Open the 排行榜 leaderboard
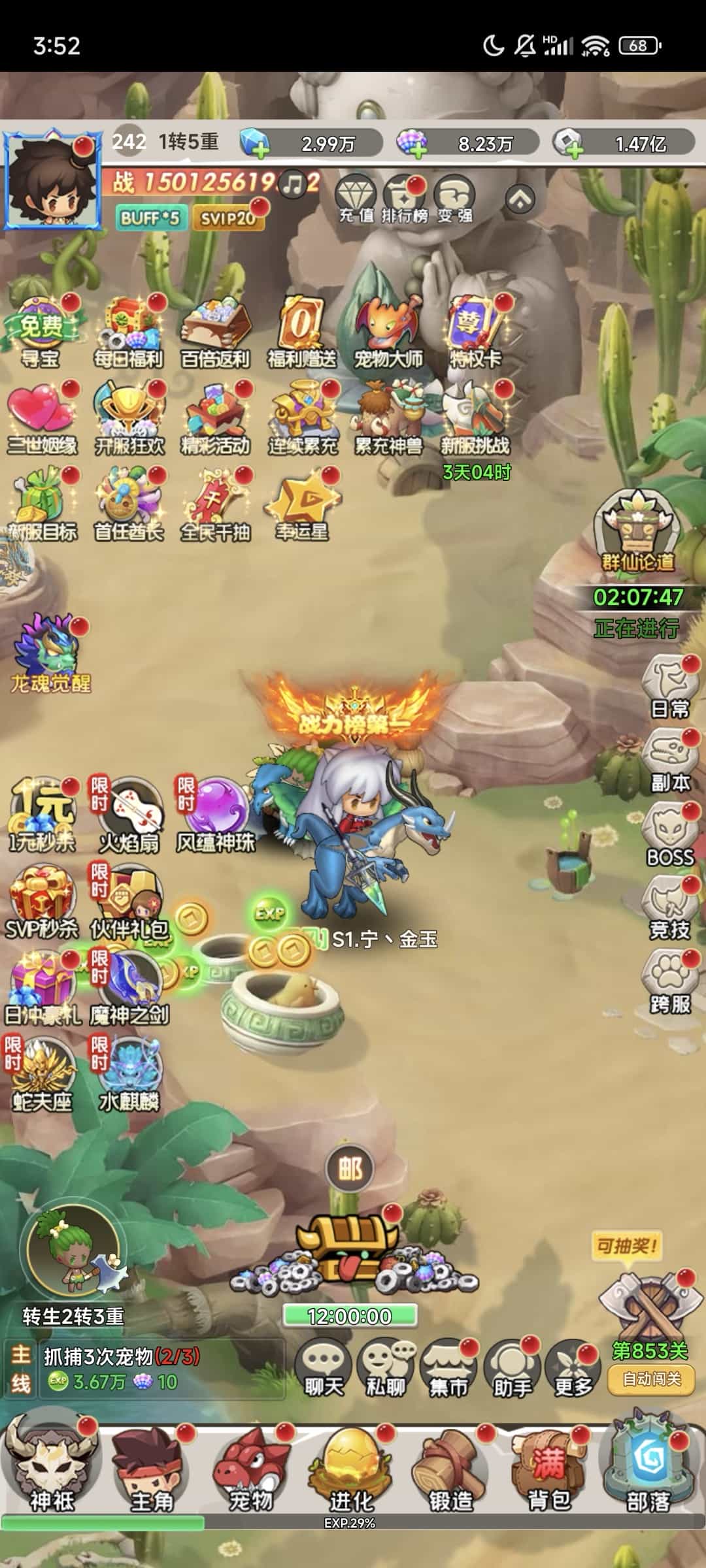The height and width of the screenshot is (1568, 706). click(403, 199)
